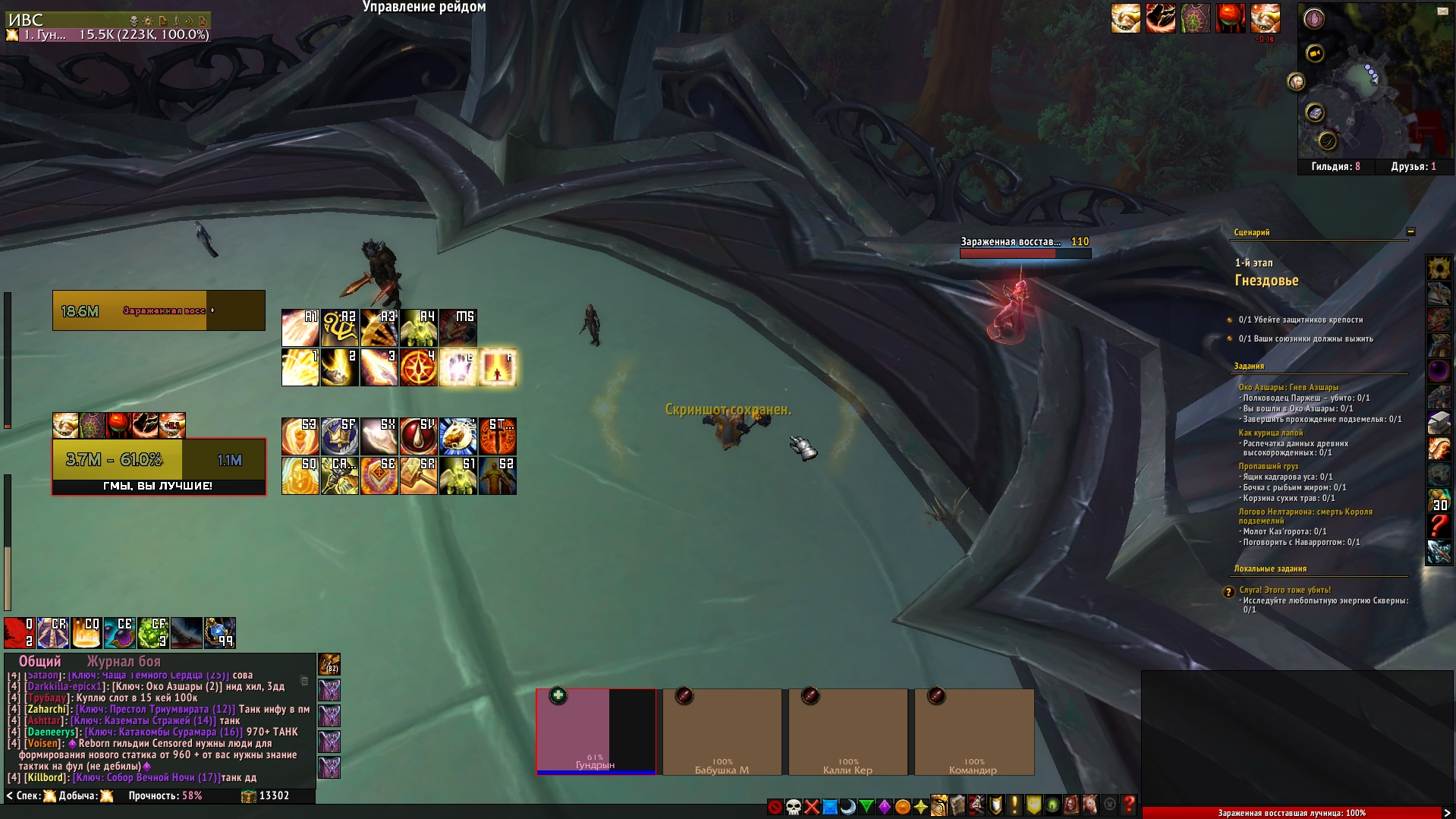The image size is (1456, 819).
Task: Trigger the red blood-drop ability bound to SV
Action: coord(418,436)
